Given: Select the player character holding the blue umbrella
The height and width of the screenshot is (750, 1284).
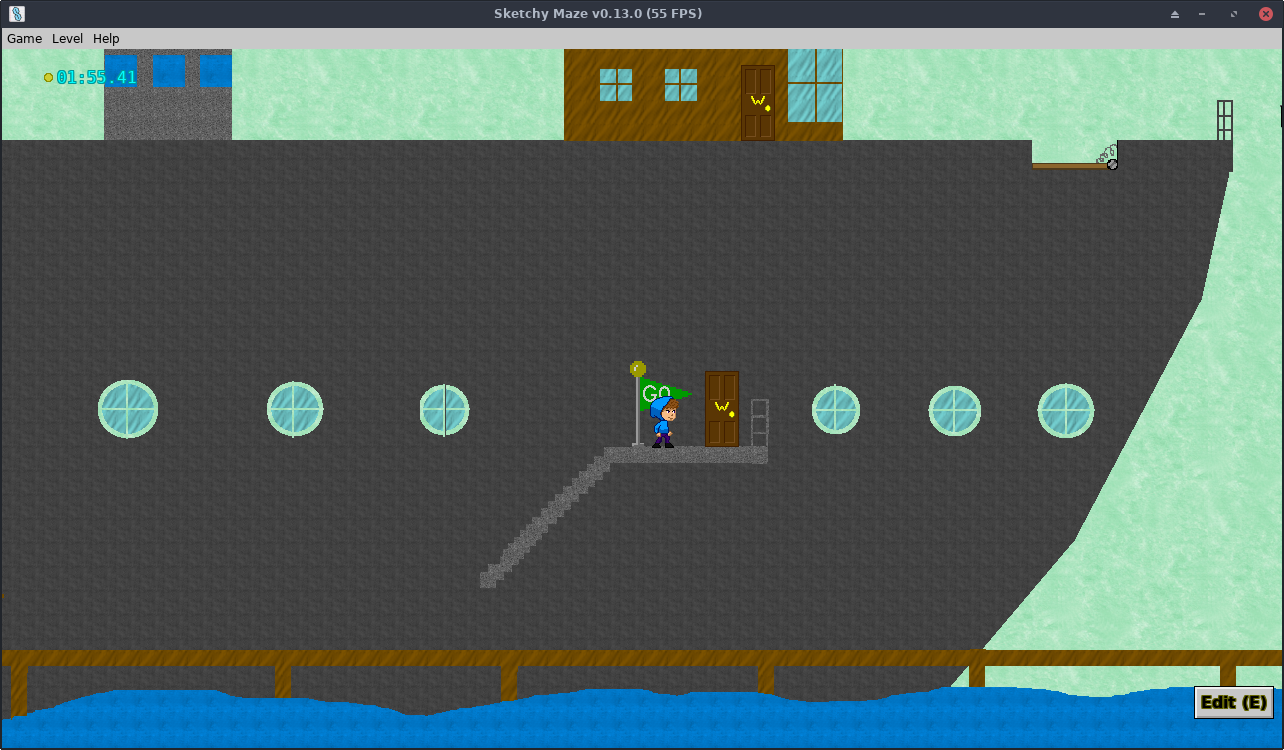Looking at the screenshot, I should coord(662,422).
